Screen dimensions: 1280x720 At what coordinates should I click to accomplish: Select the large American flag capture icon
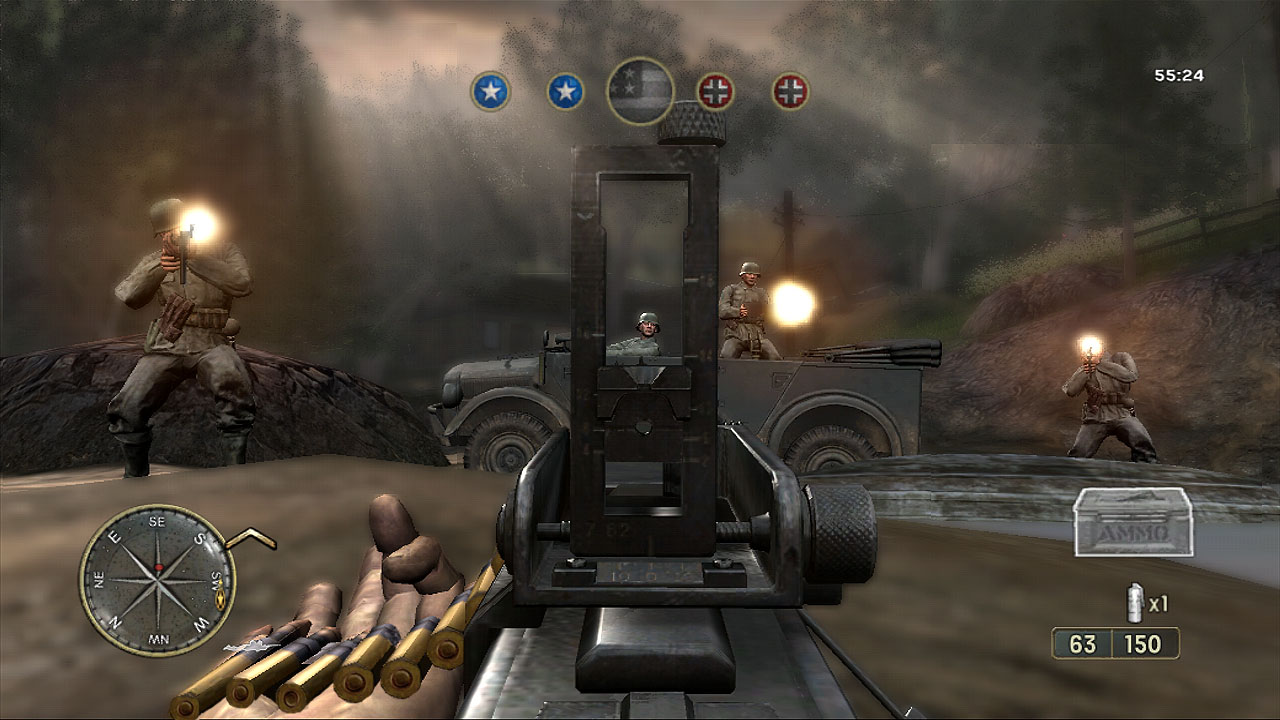point(640,91)
